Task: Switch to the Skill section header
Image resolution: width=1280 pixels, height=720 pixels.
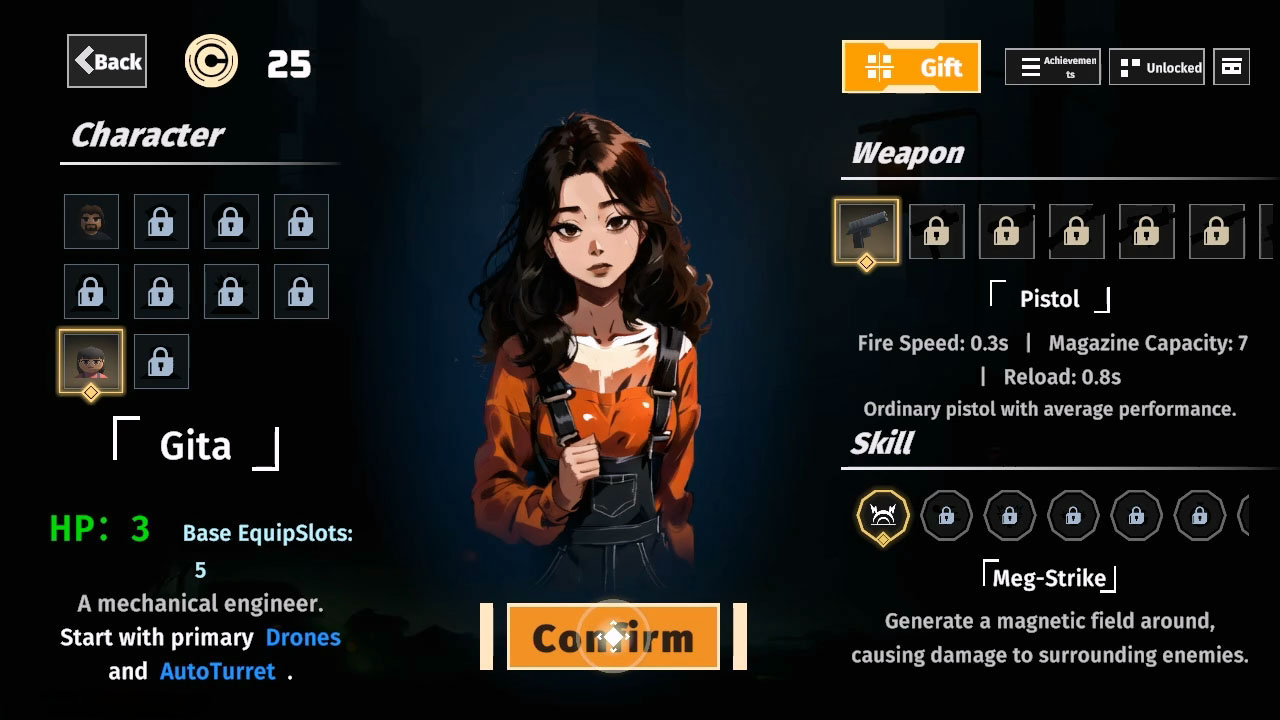Action: tap(881, 442)
